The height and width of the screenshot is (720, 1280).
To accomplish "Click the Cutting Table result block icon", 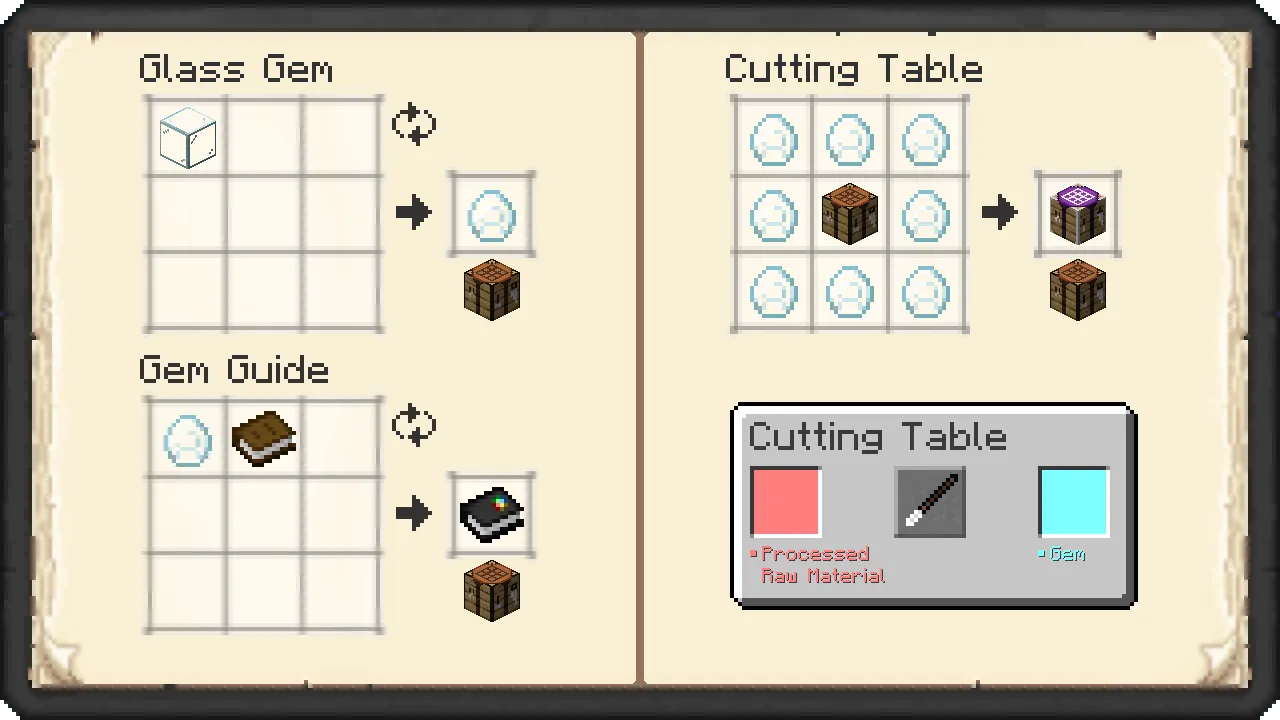I will point(1077,213).
